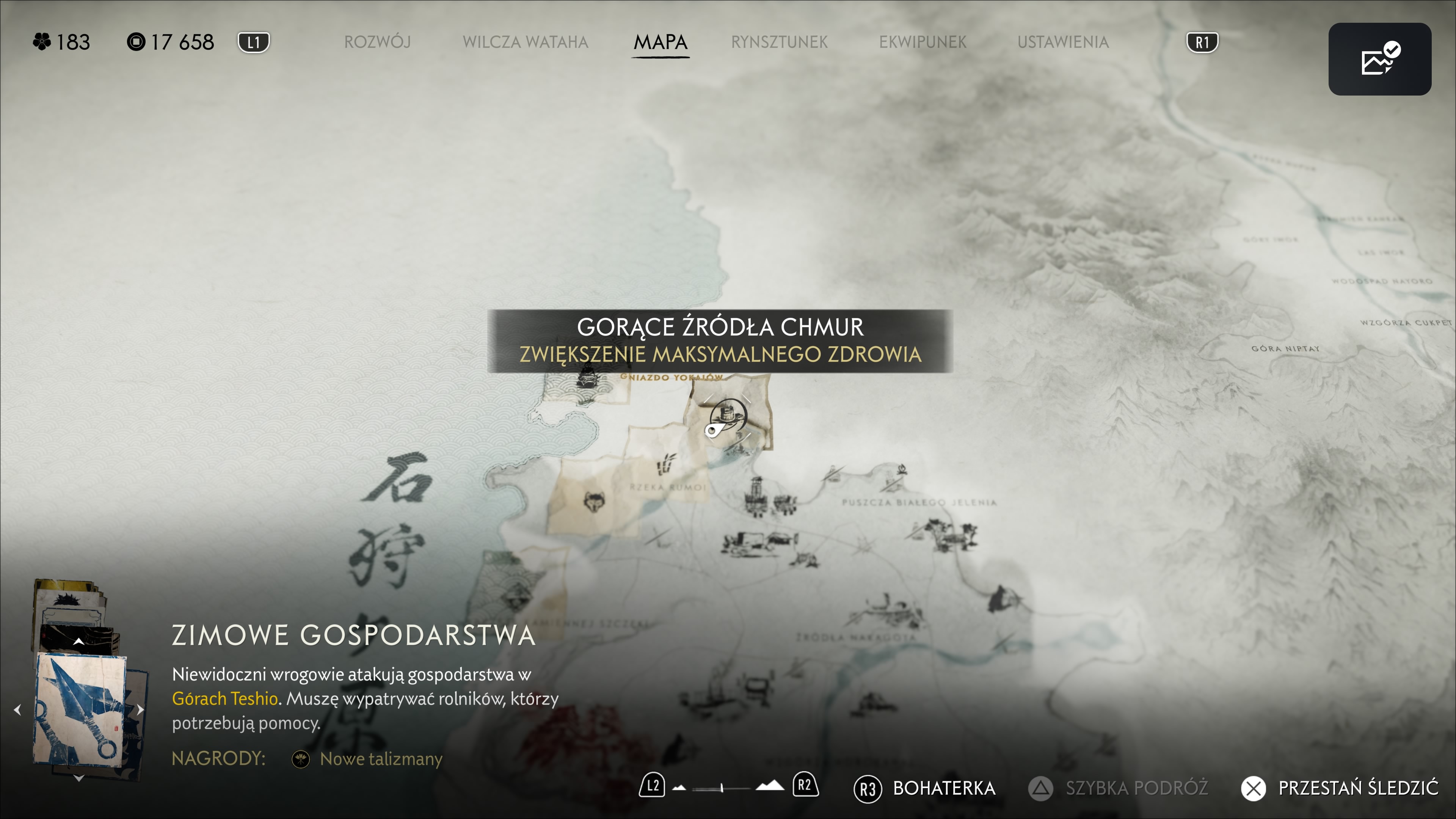Screen dimensions: 1456x819
Task: Cycle quest cards with the up arrow
Action: click(78, 642)
